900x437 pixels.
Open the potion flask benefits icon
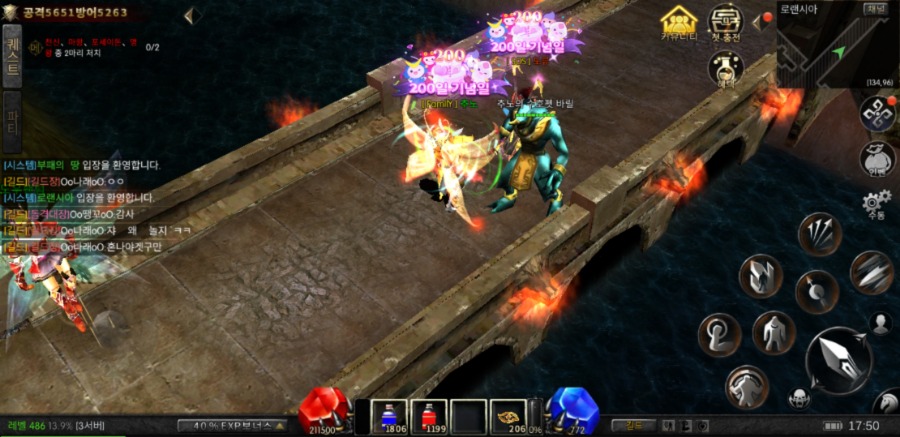click(x=726, y=68)
